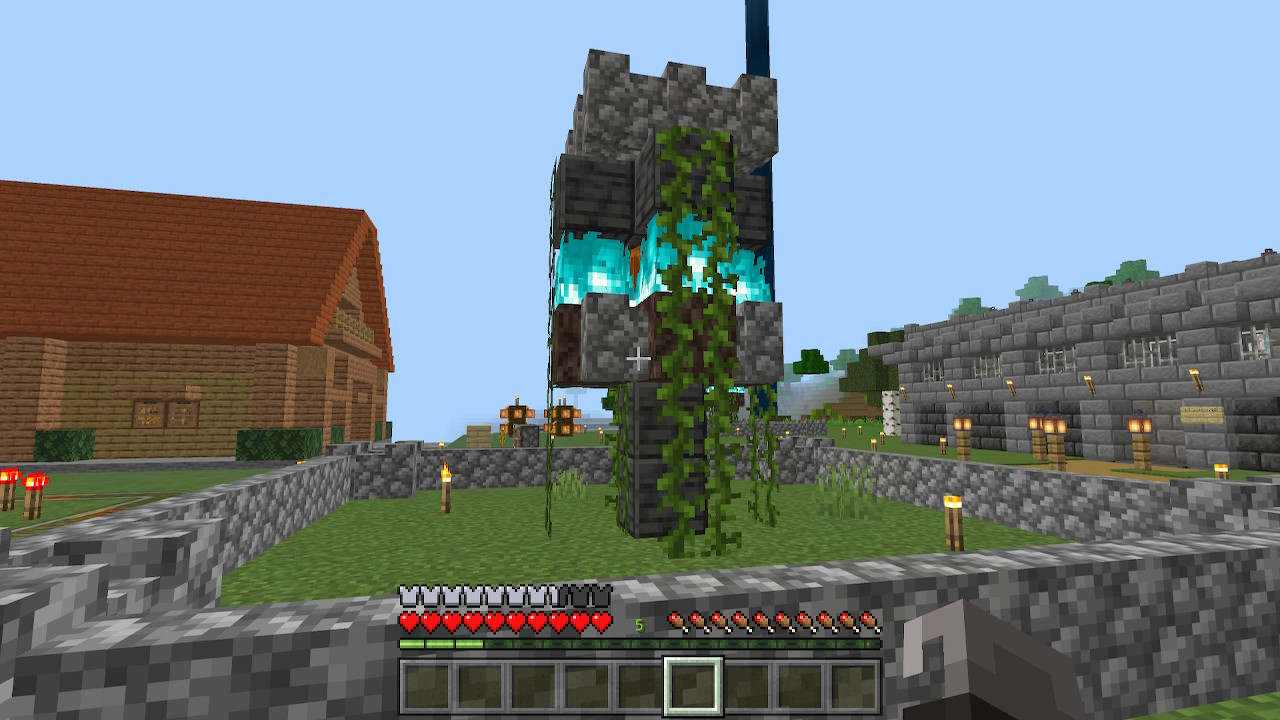Click the rightmost drumstick hunger icon
The height and width of the screenshot is (720, 1280).
pos(868,619)
